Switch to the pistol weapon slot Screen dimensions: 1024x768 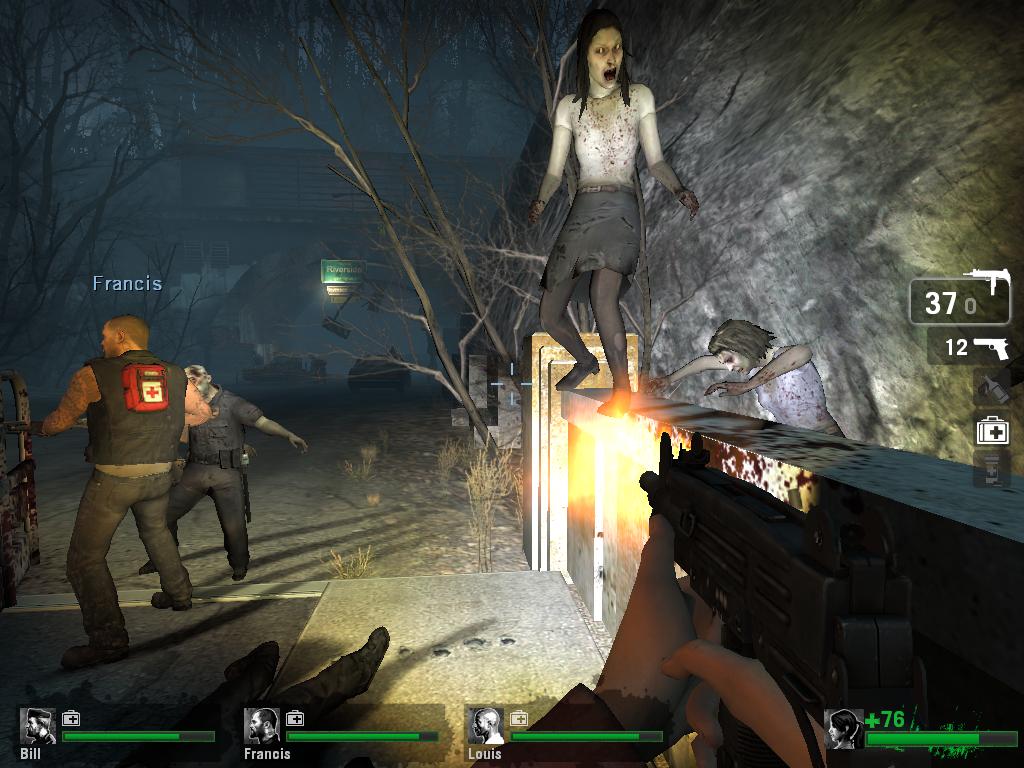(x=967, y=348)
